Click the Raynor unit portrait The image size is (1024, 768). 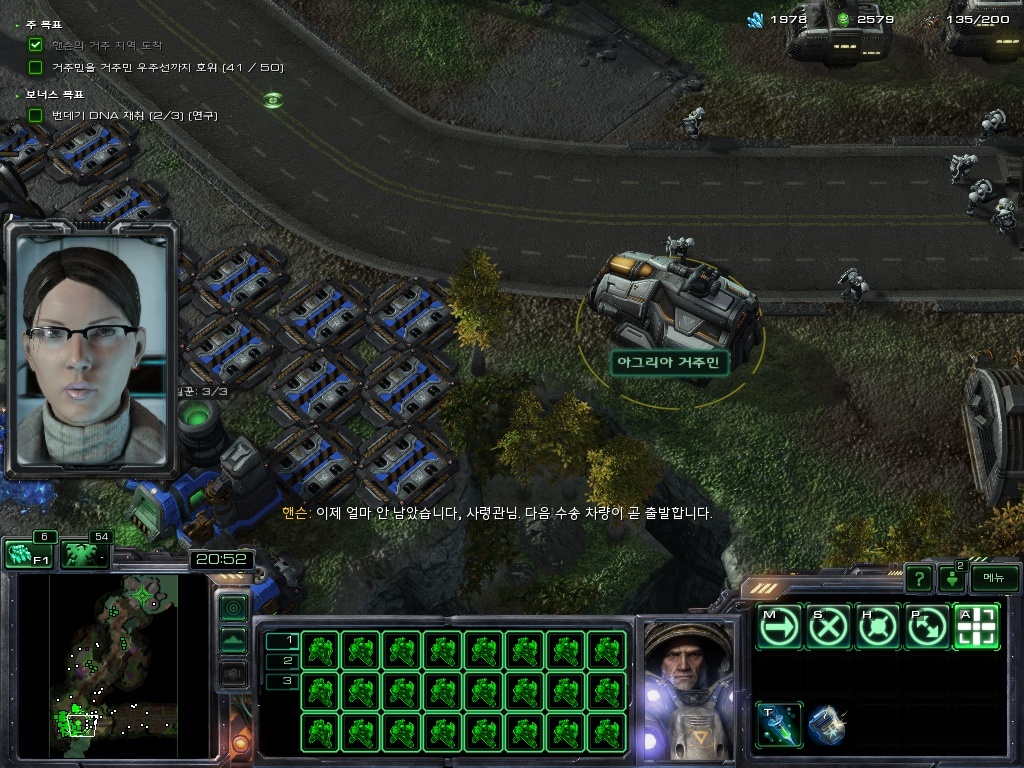[686, 688]
